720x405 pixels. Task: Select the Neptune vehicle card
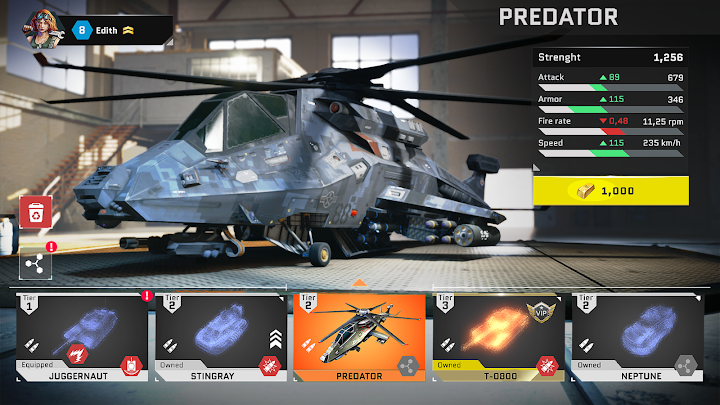[636, 338]
